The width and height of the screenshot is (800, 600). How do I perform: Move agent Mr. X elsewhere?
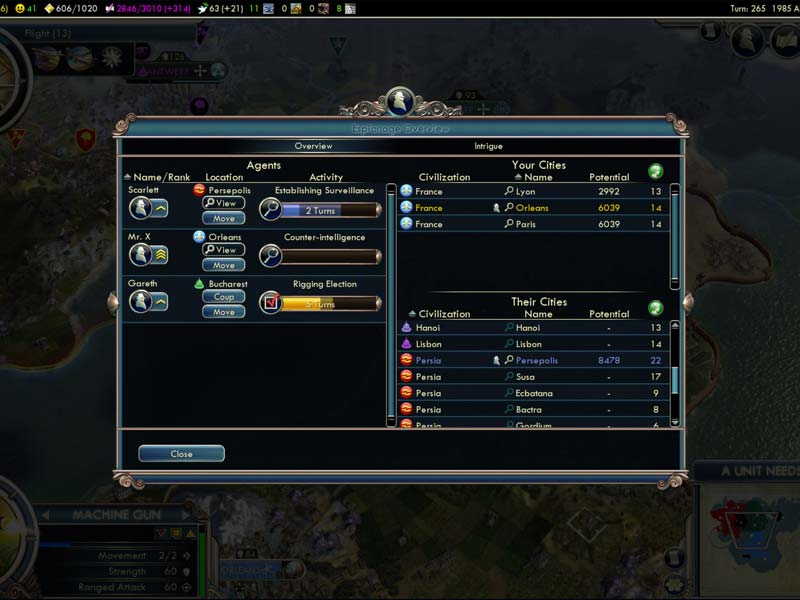tap(223, 265)
